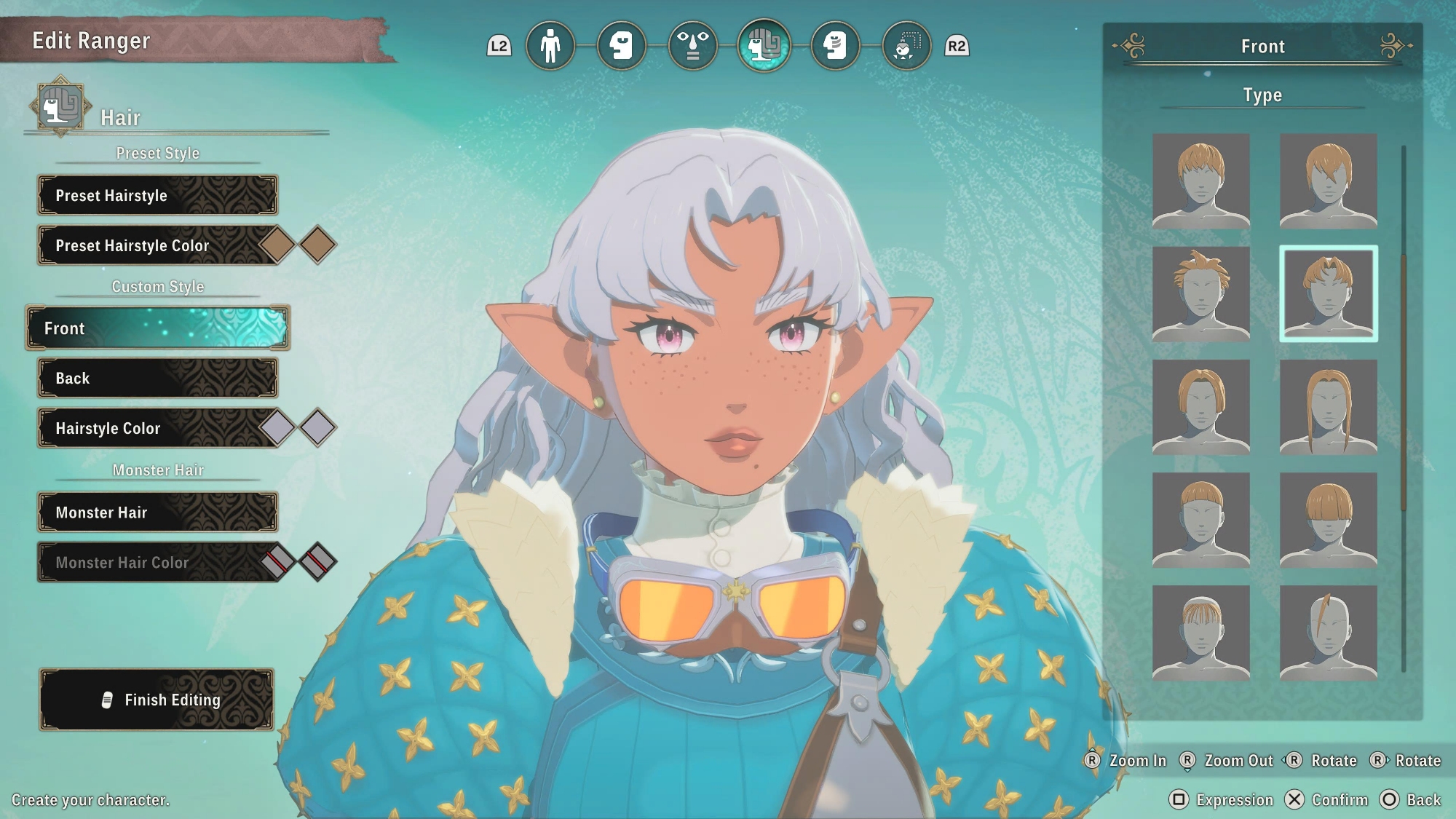Select the long face-framing strands hair thumbnail
This screenshot has height=819, width=1456.
point(1328,407)
